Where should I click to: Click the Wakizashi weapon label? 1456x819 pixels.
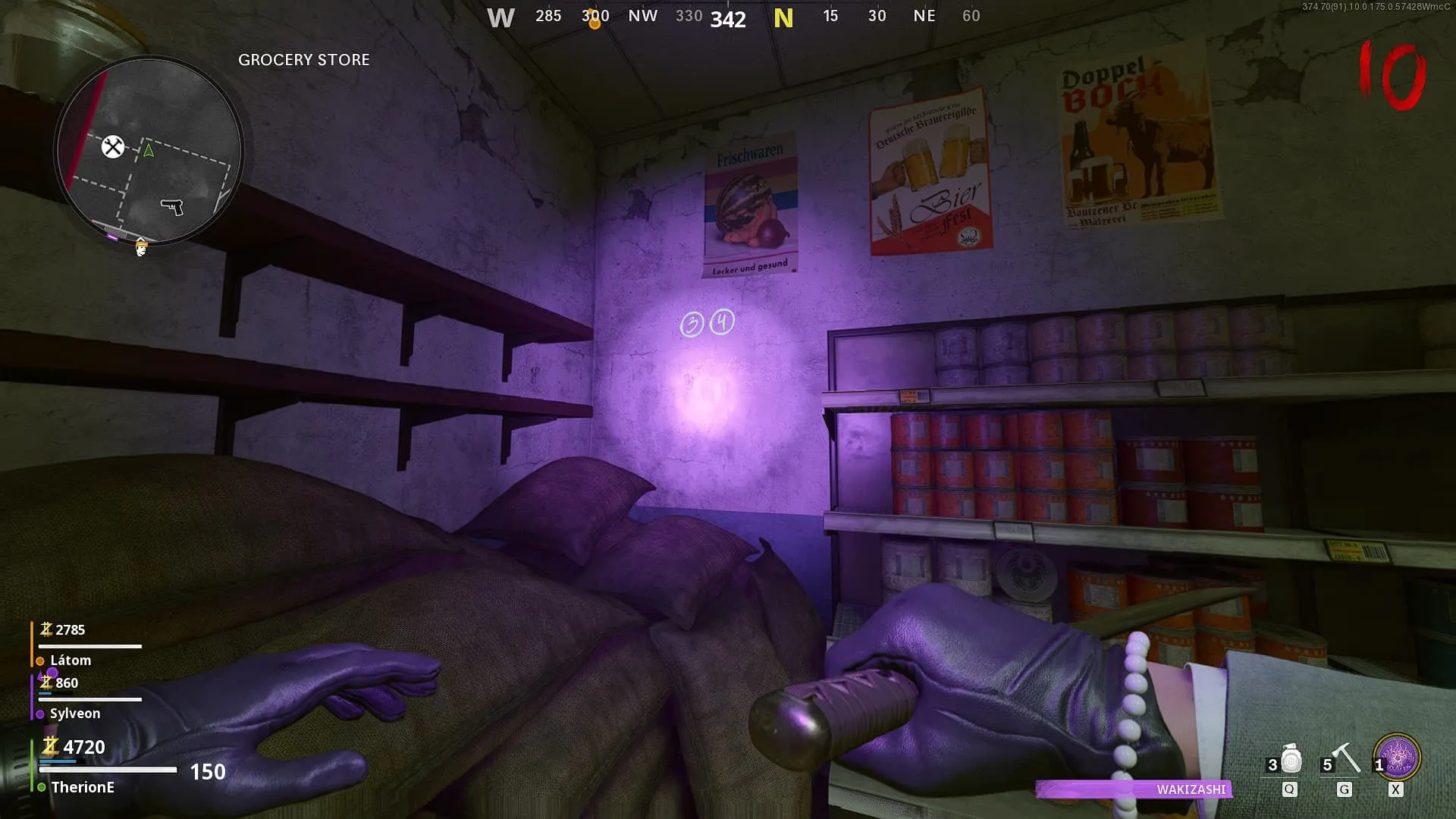pyautogui.click(x=1191, y=789)
